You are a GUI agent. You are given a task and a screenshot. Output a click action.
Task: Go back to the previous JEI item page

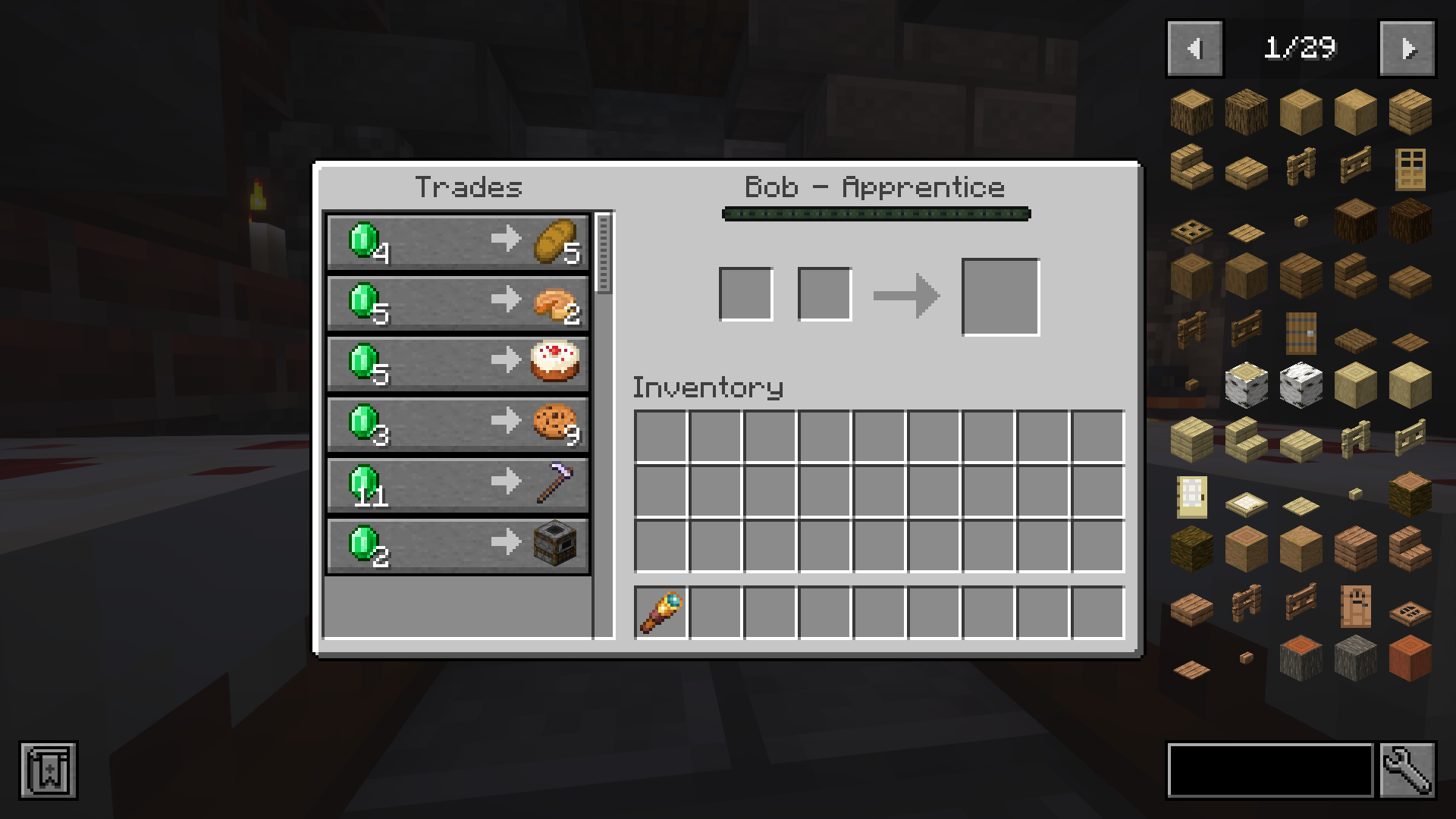1195,47
